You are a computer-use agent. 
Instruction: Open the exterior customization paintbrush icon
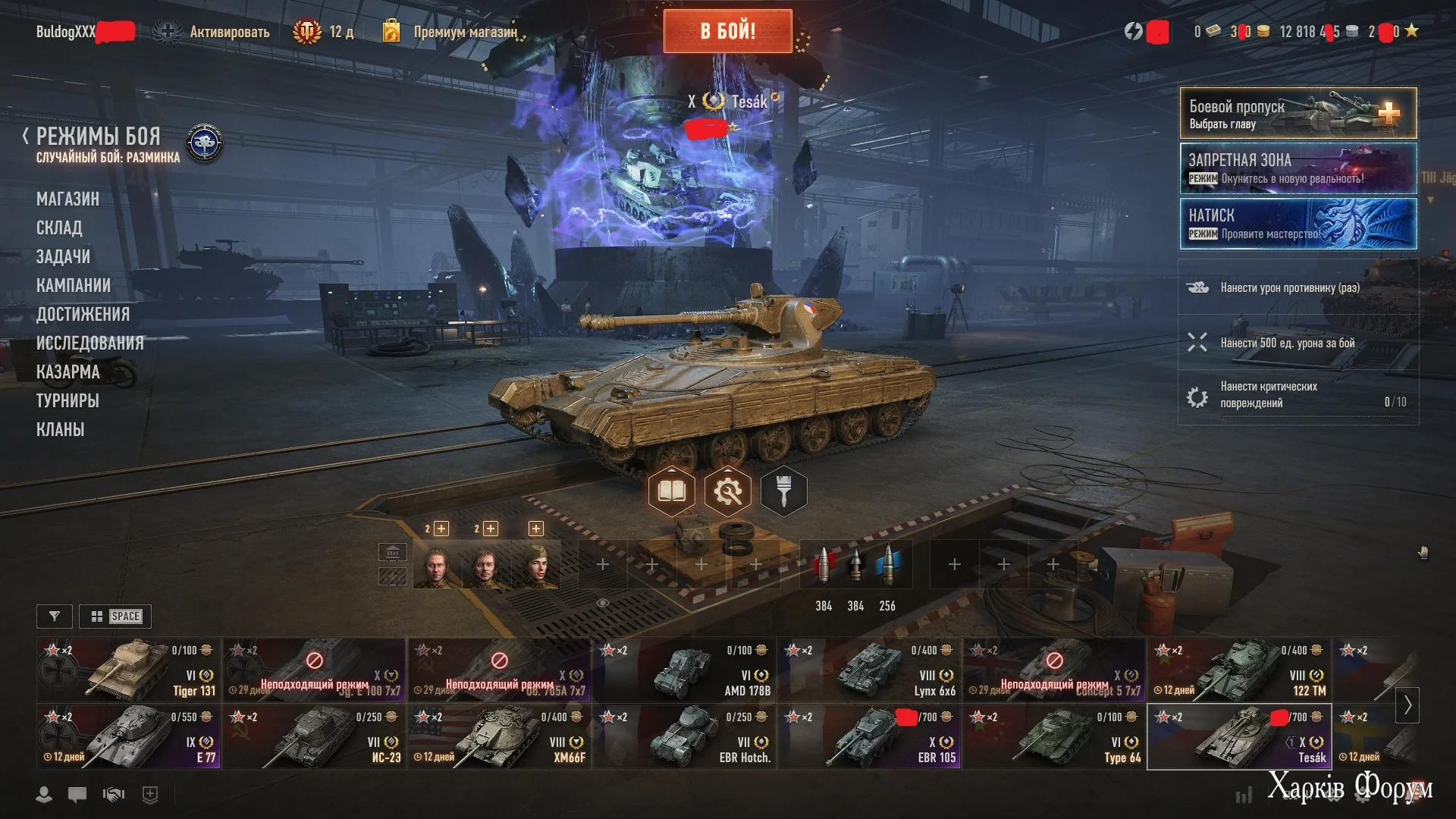click(783, 492)
